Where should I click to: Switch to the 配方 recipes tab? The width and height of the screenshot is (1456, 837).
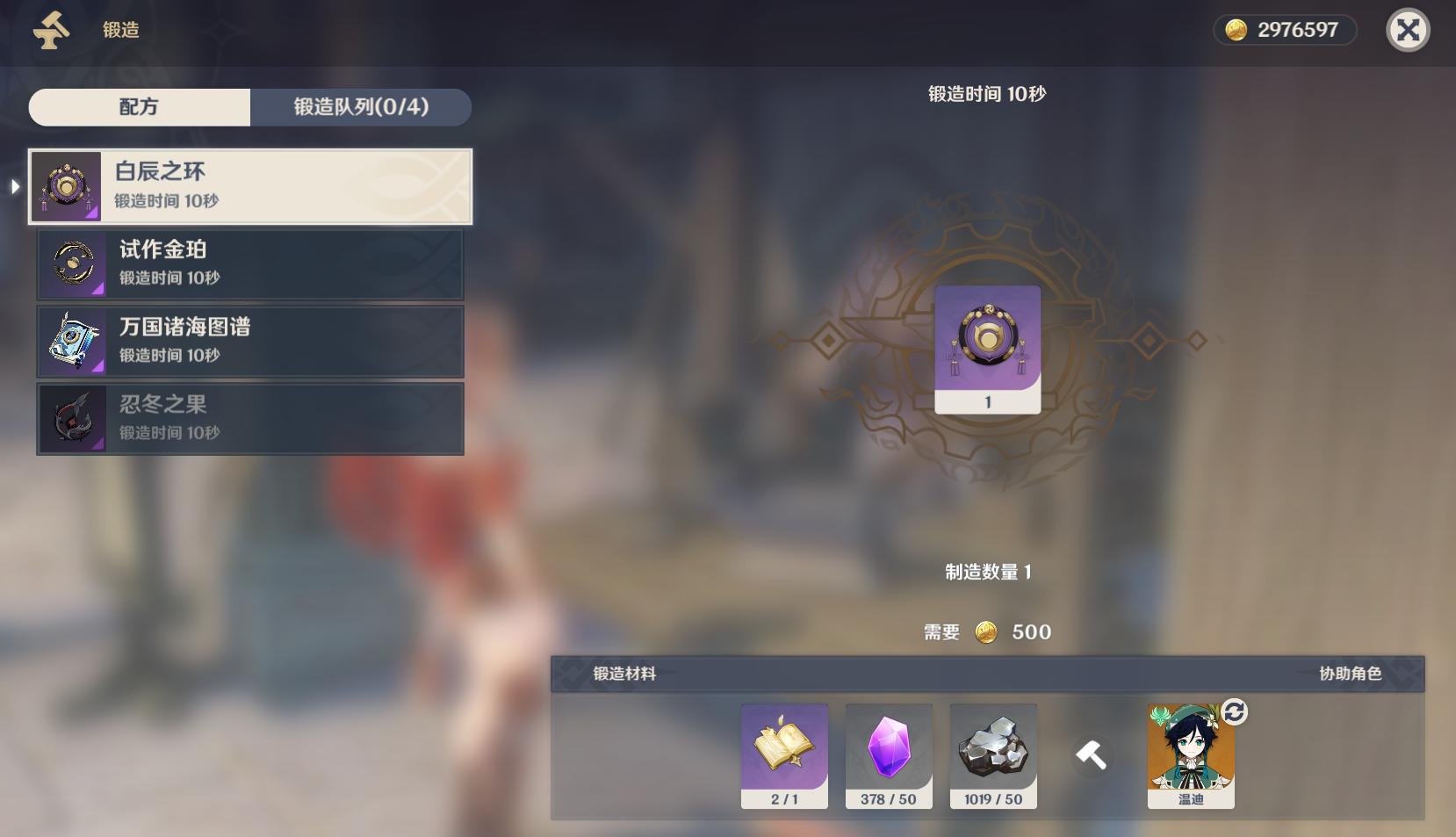click(140, 107)
